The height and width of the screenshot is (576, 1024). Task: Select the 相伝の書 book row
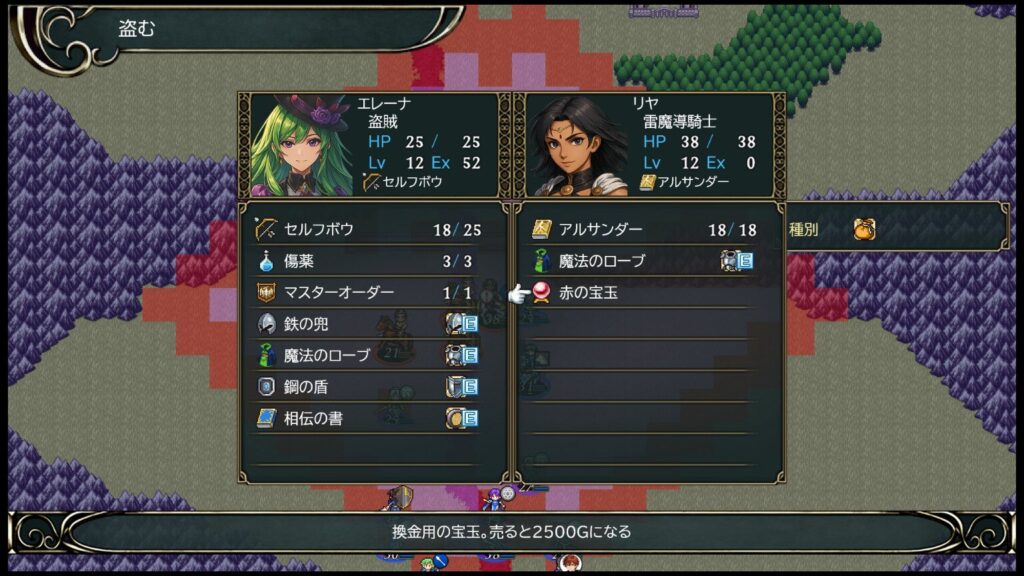tap(366, 418)
